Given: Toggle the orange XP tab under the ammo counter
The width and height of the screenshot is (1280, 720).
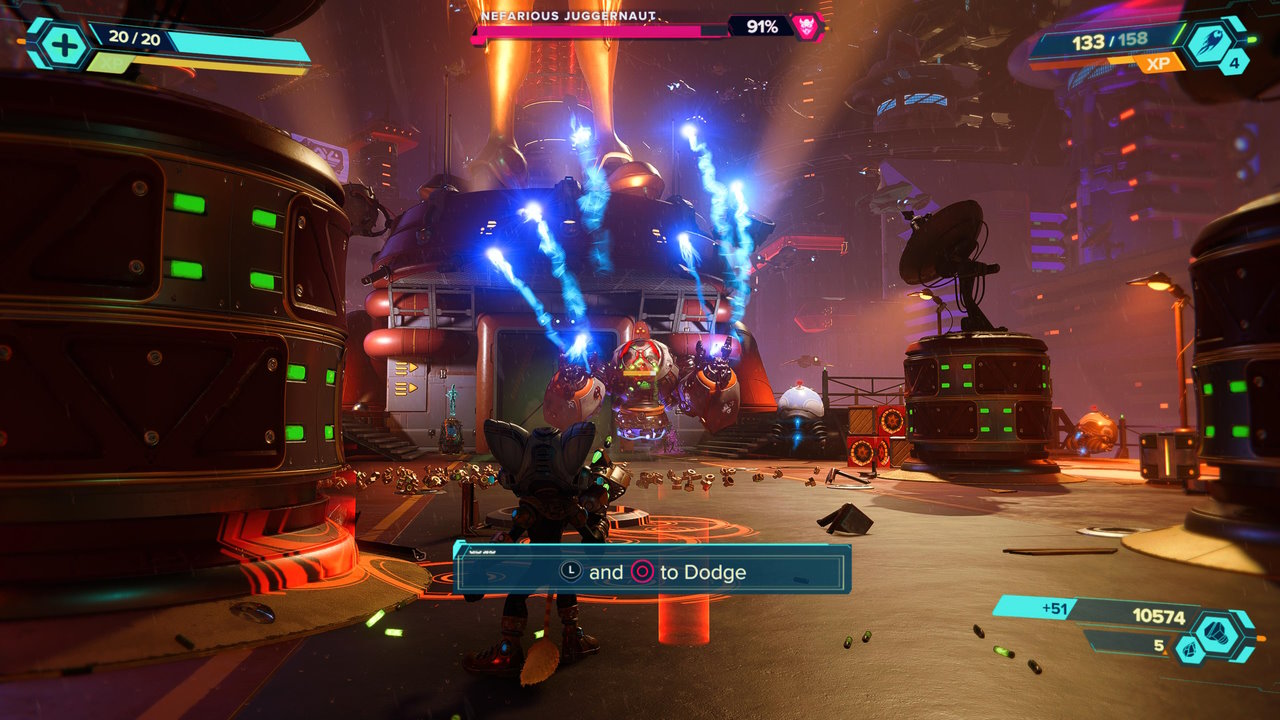Looking at the screenshot, I should 1159,62.
